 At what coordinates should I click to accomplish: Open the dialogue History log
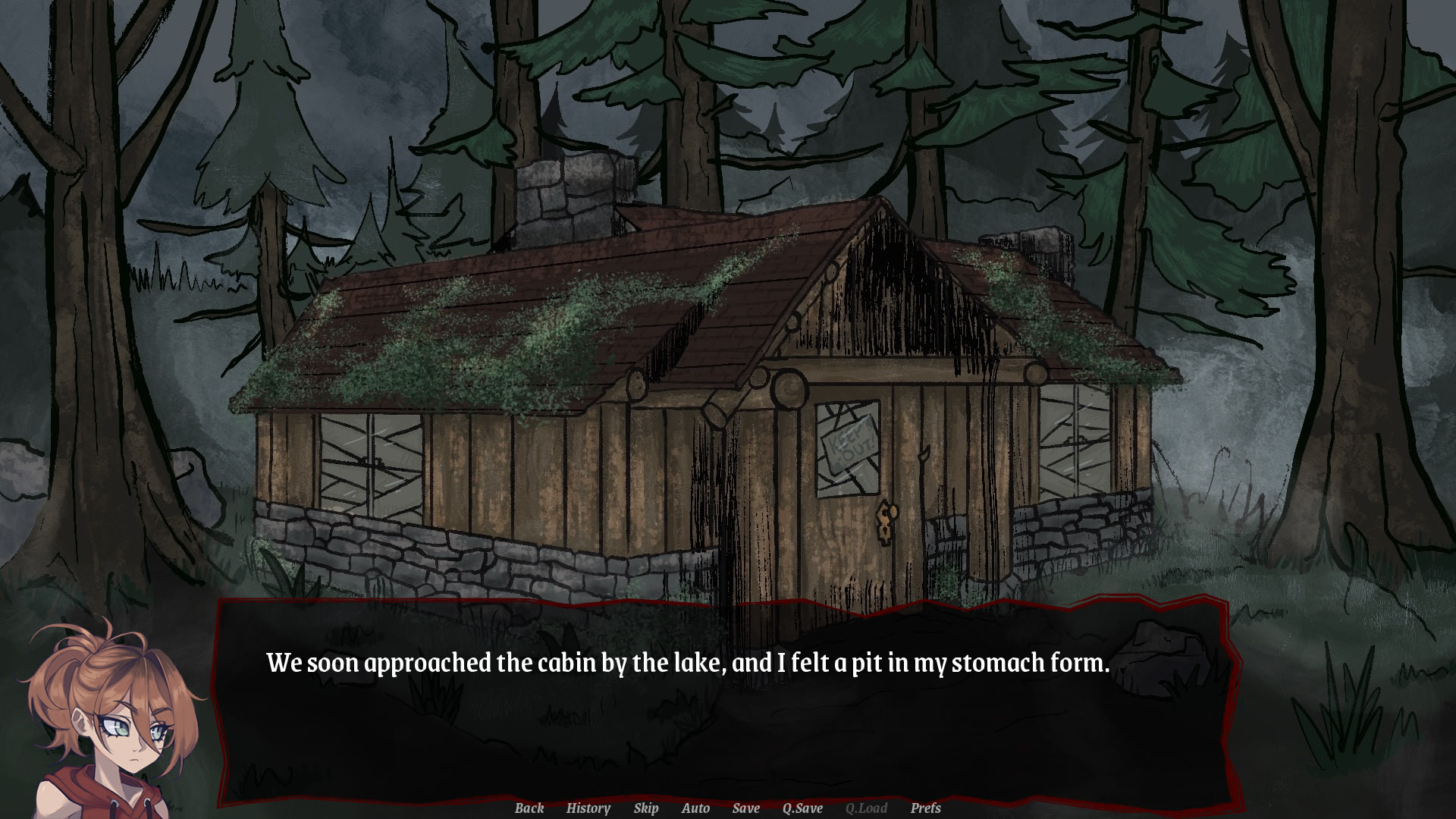pos(588,808)
